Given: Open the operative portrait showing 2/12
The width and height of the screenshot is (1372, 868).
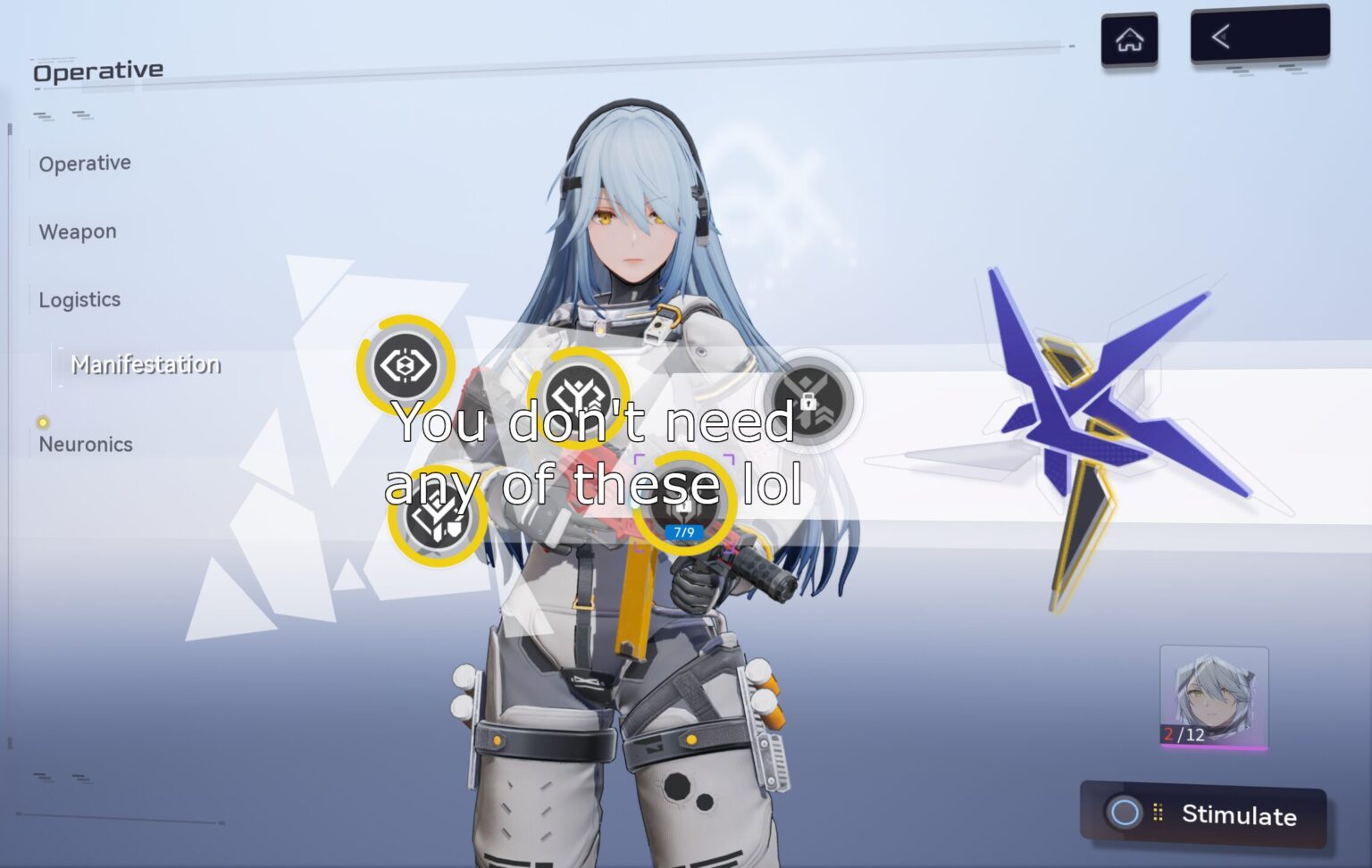Looking at the screenshot, I should [1211, 697].
